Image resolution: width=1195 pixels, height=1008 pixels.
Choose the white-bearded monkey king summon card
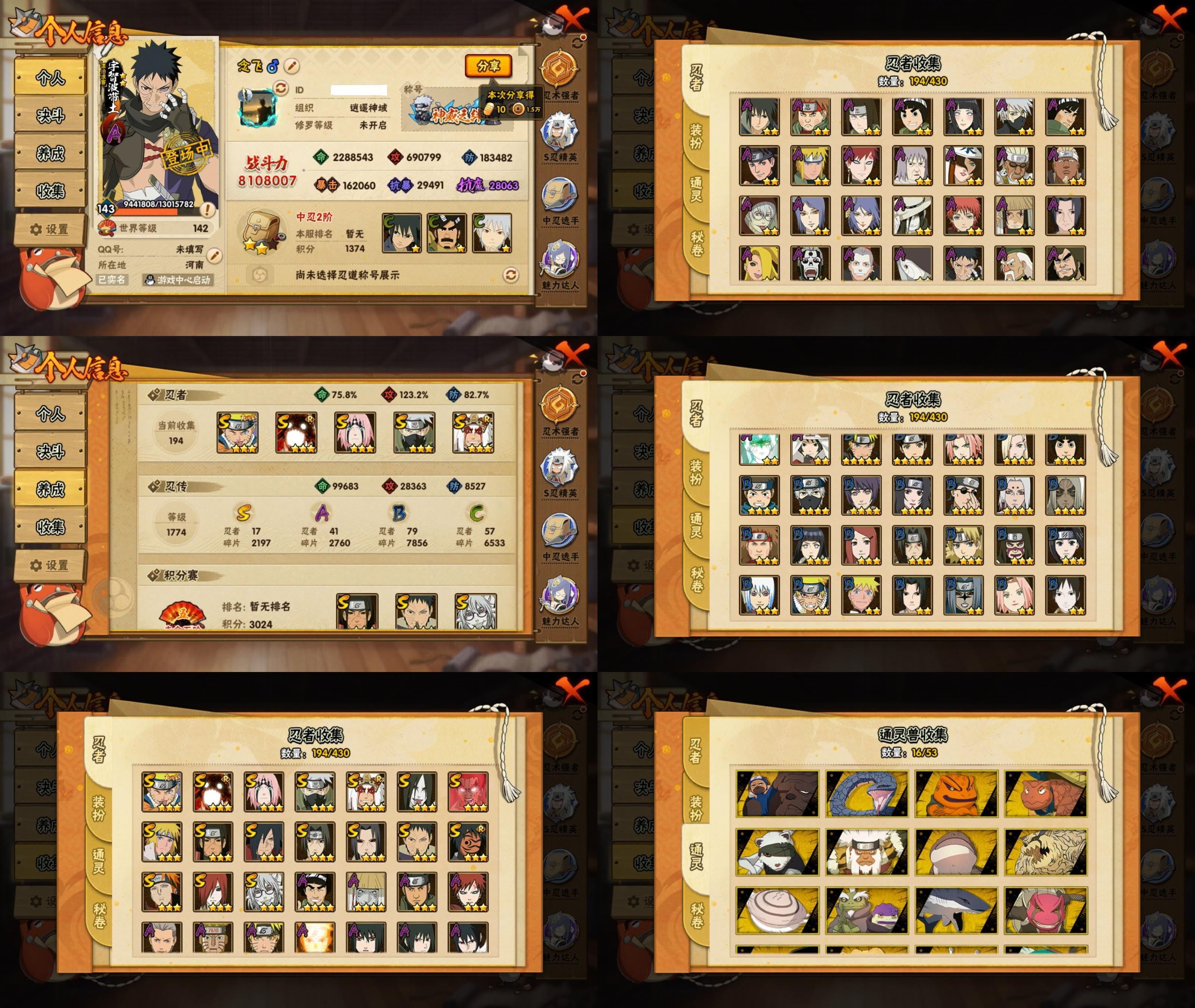(866, 852)
